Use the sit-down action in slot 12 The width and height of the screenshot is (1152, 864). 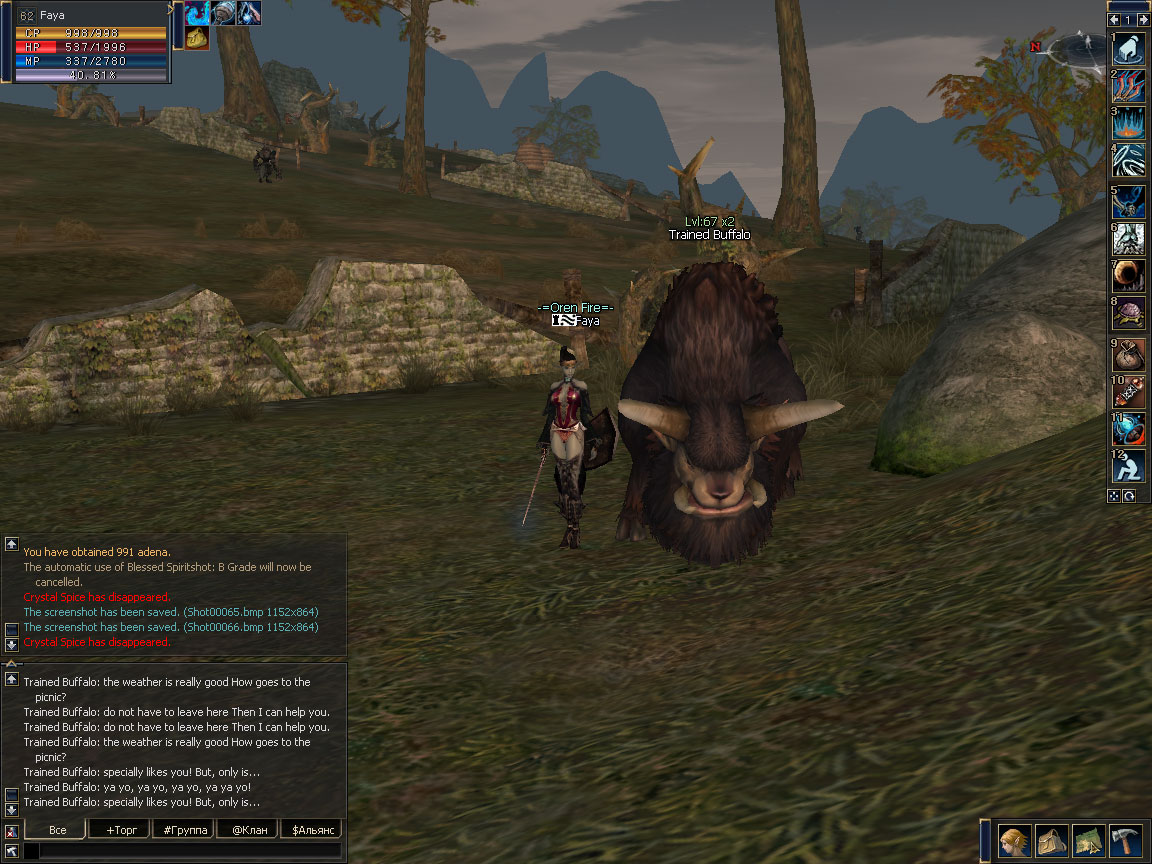pyautogui.click(x=1130, y=466)
